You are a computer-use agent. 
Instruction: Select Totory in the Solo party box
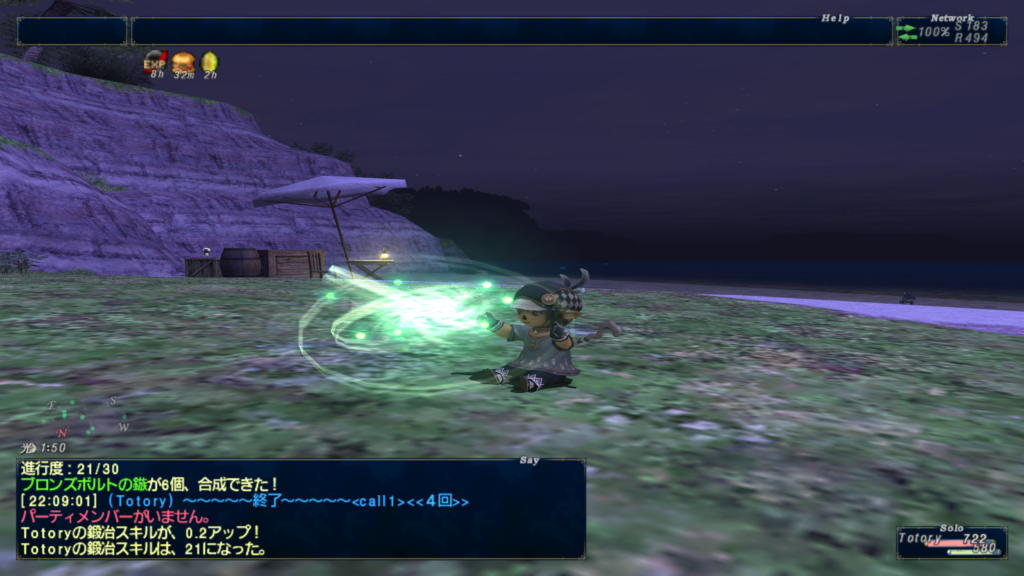point(920,538)
